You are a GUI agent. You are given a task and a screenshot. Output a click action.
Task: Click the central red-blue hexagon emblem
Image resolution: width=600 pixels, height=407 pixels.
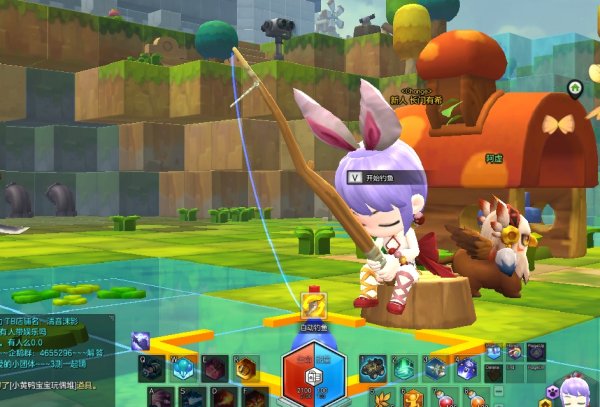point(314,372)
